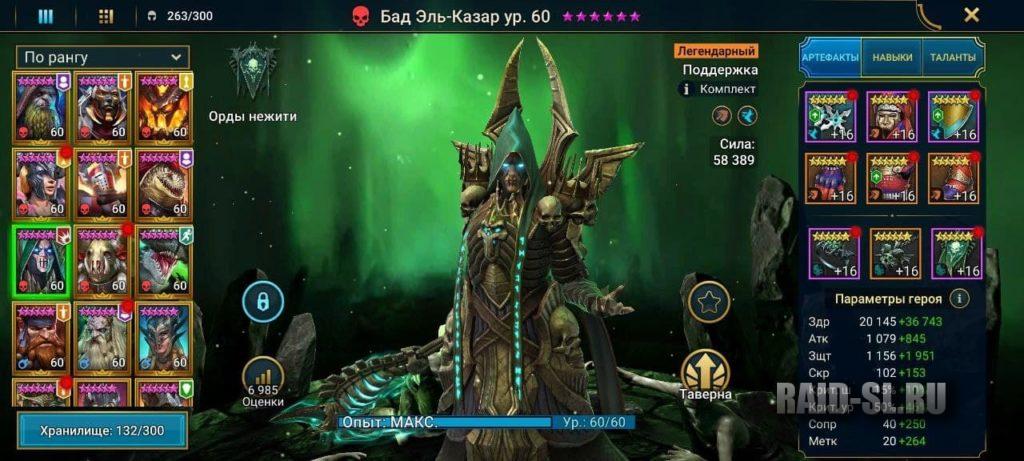Open the equipped weapon artifact slot

point(829,116)
